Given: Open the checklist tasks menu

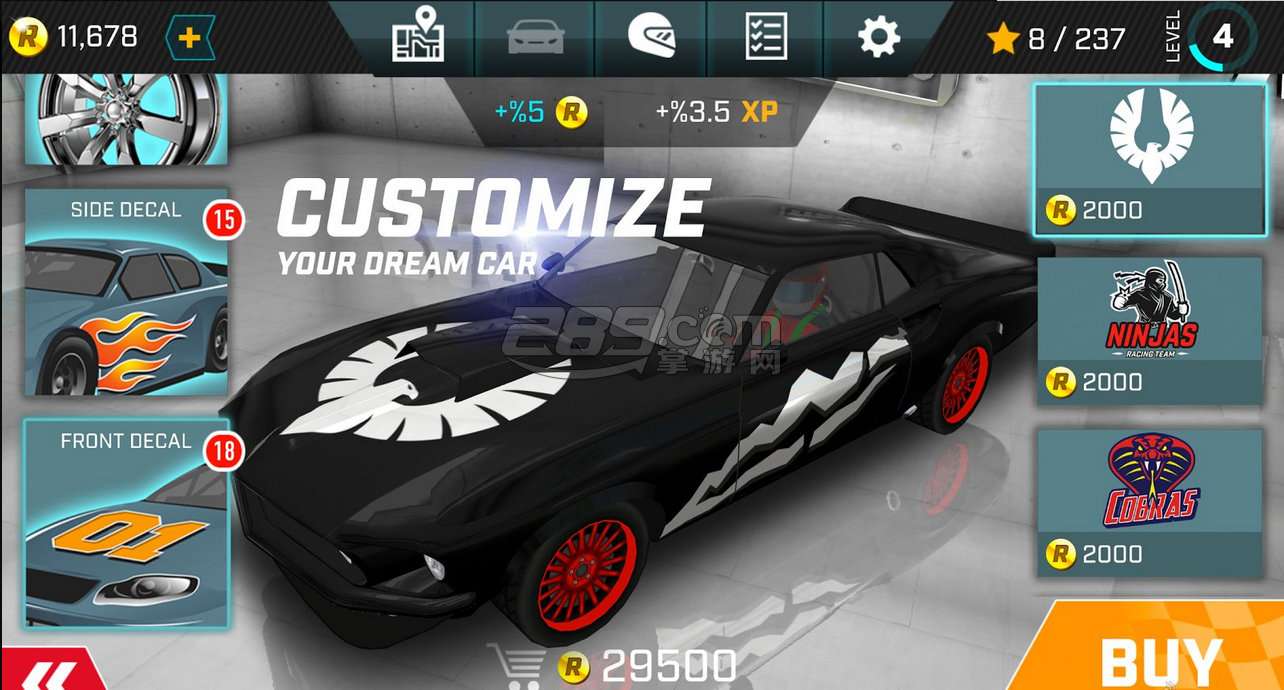Looking at the screenshot, I should click(766, 38).
